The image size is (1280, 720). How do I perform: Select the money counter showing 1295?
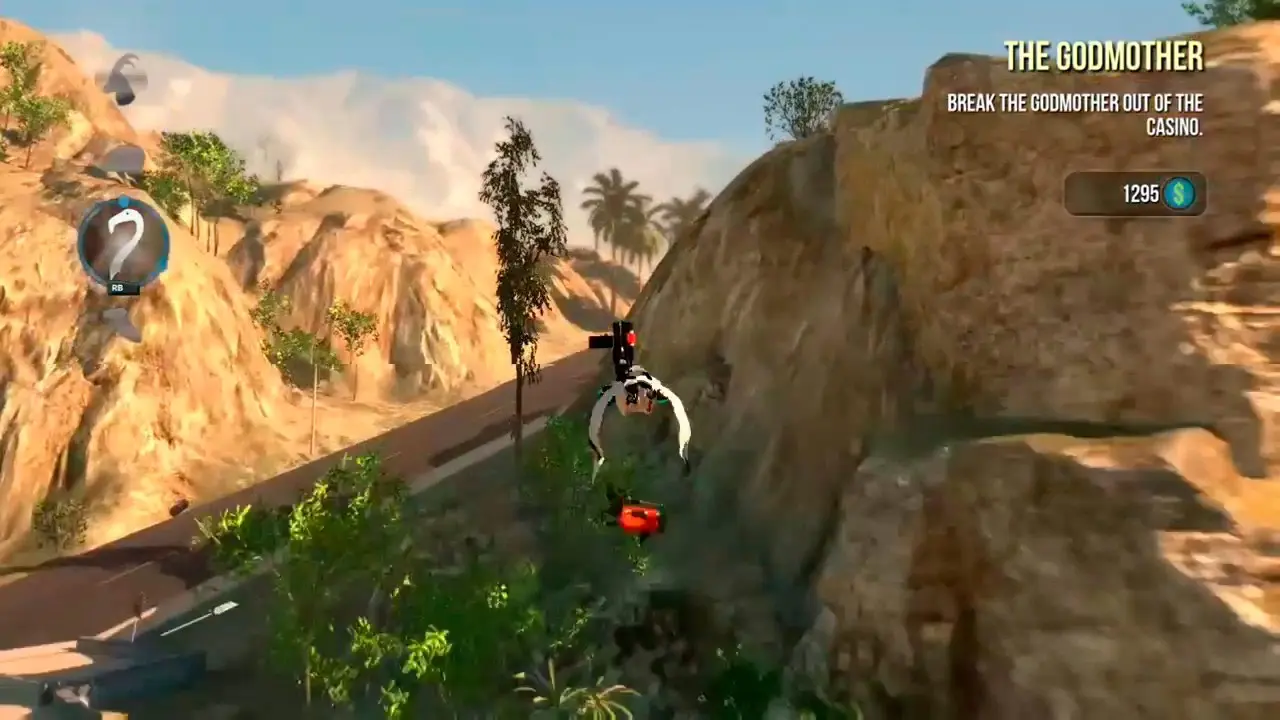click(x=1140, y=194)
